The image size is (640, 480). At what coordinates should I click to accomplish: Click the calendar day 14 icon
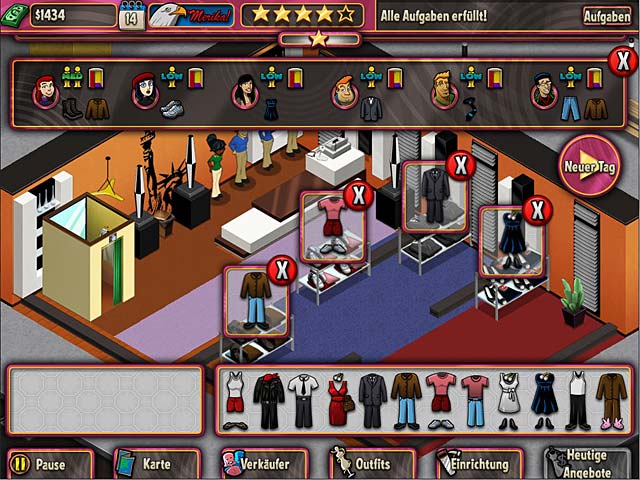click(131, 16)
